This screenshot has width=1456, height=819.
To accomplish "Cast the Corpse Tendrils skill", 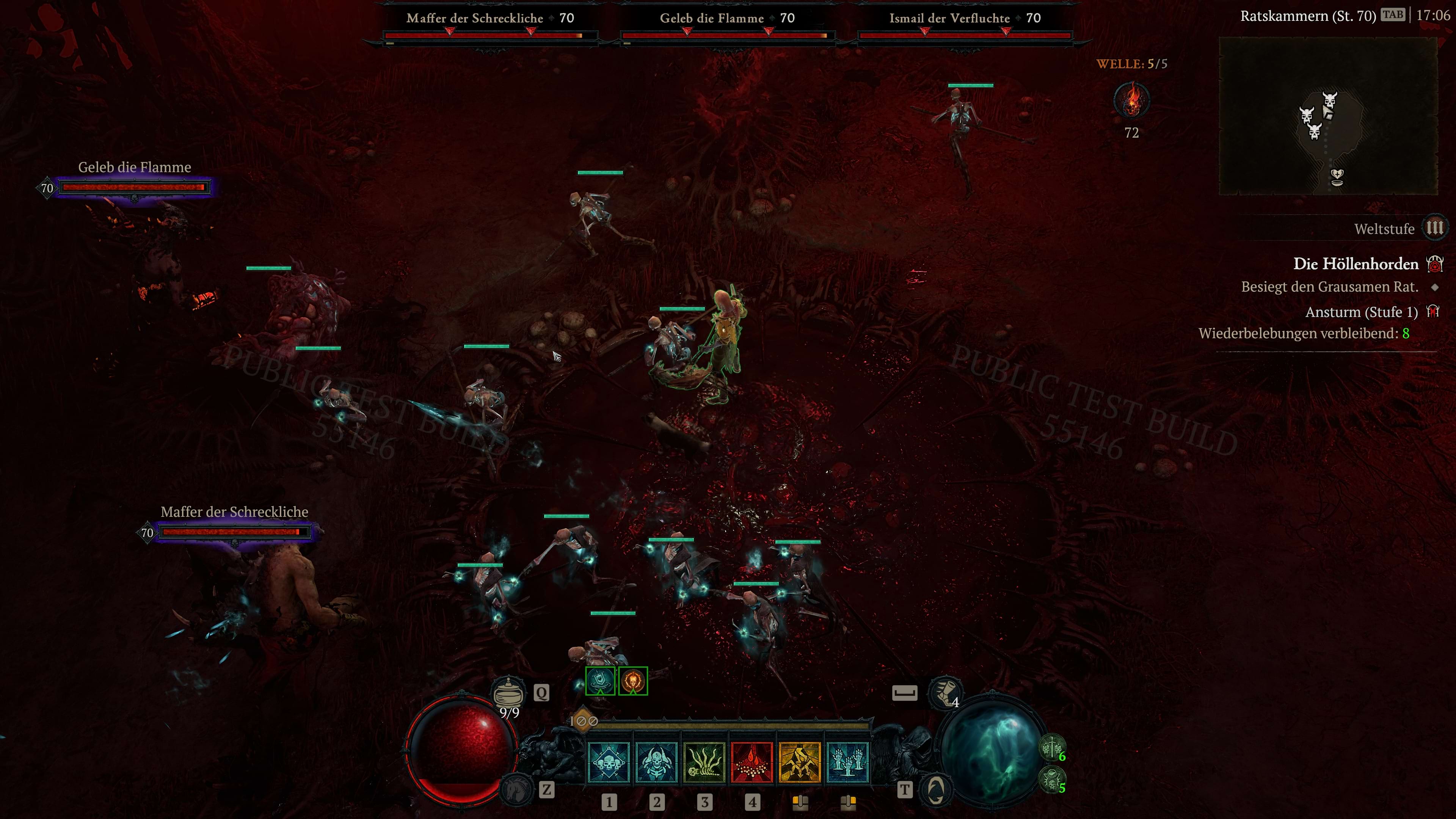I will click(704, 763).
